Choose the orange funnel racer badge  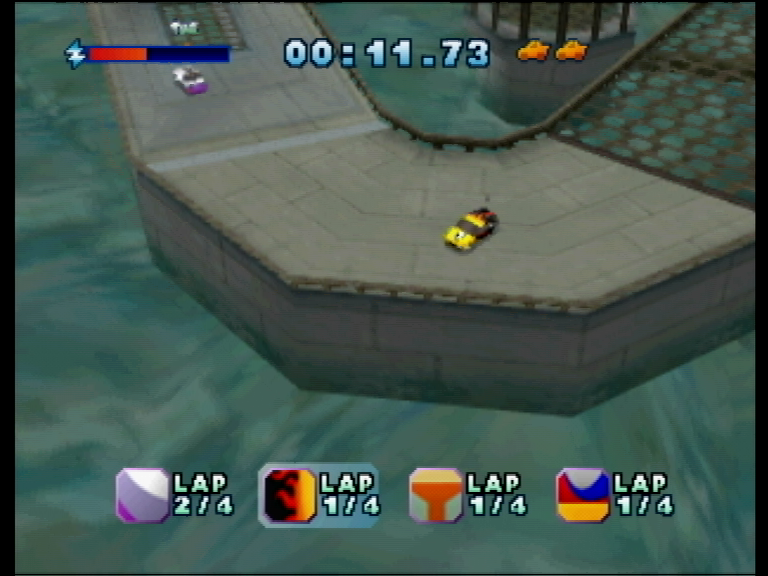(x=436, y=495)
